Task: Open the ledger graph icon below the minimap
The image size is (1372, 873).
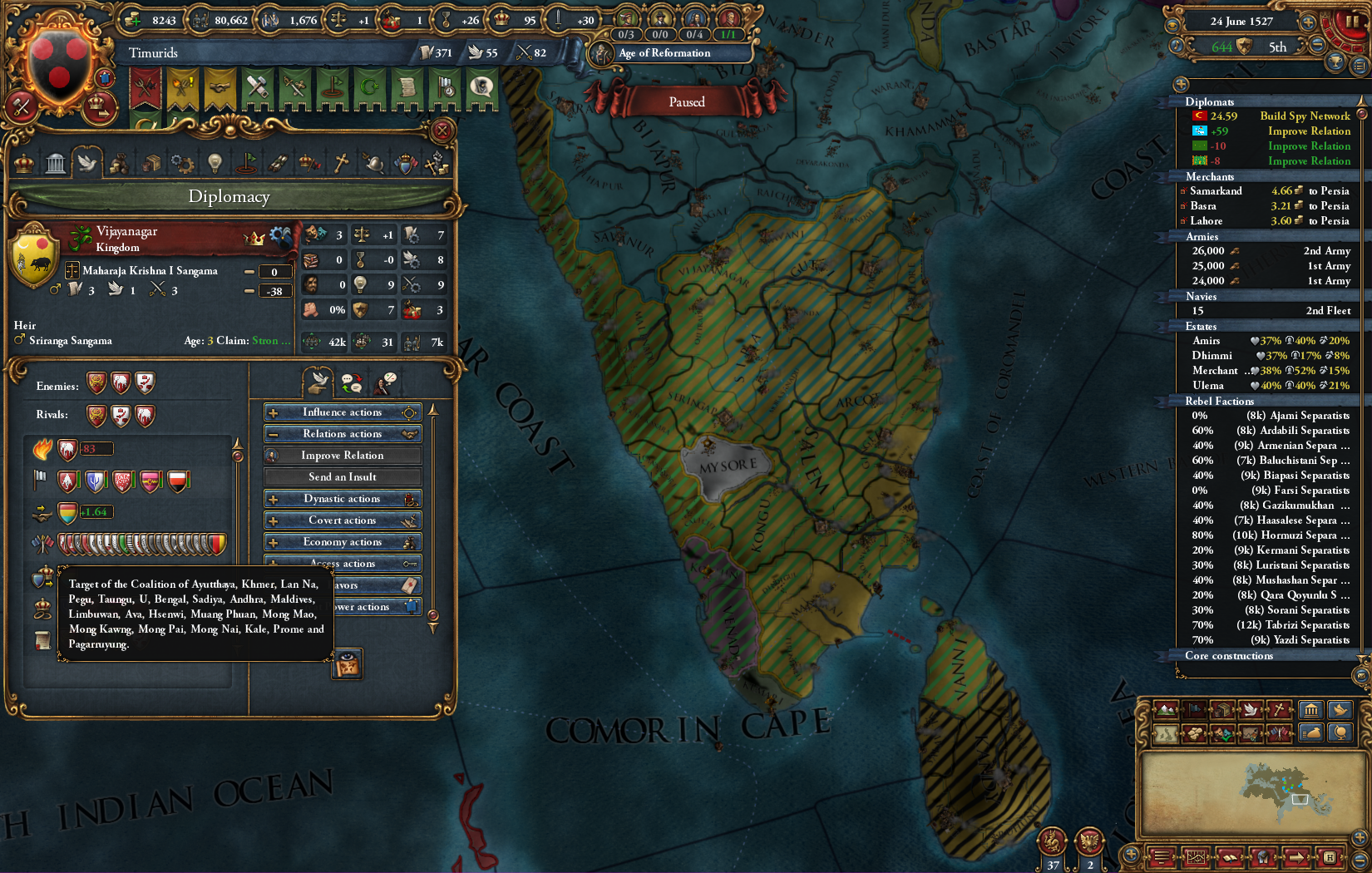Action: [1195, 857]
